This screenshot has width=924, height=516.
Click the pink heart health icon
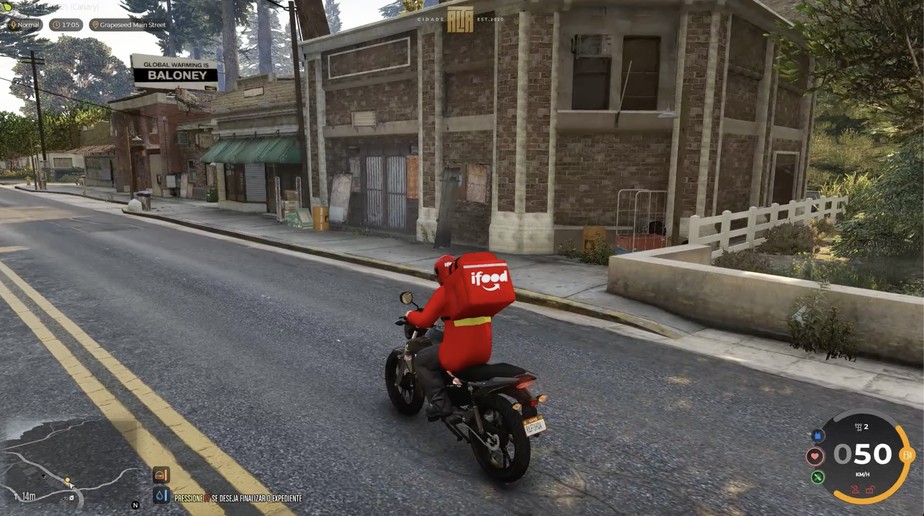(x=815, y=456)
